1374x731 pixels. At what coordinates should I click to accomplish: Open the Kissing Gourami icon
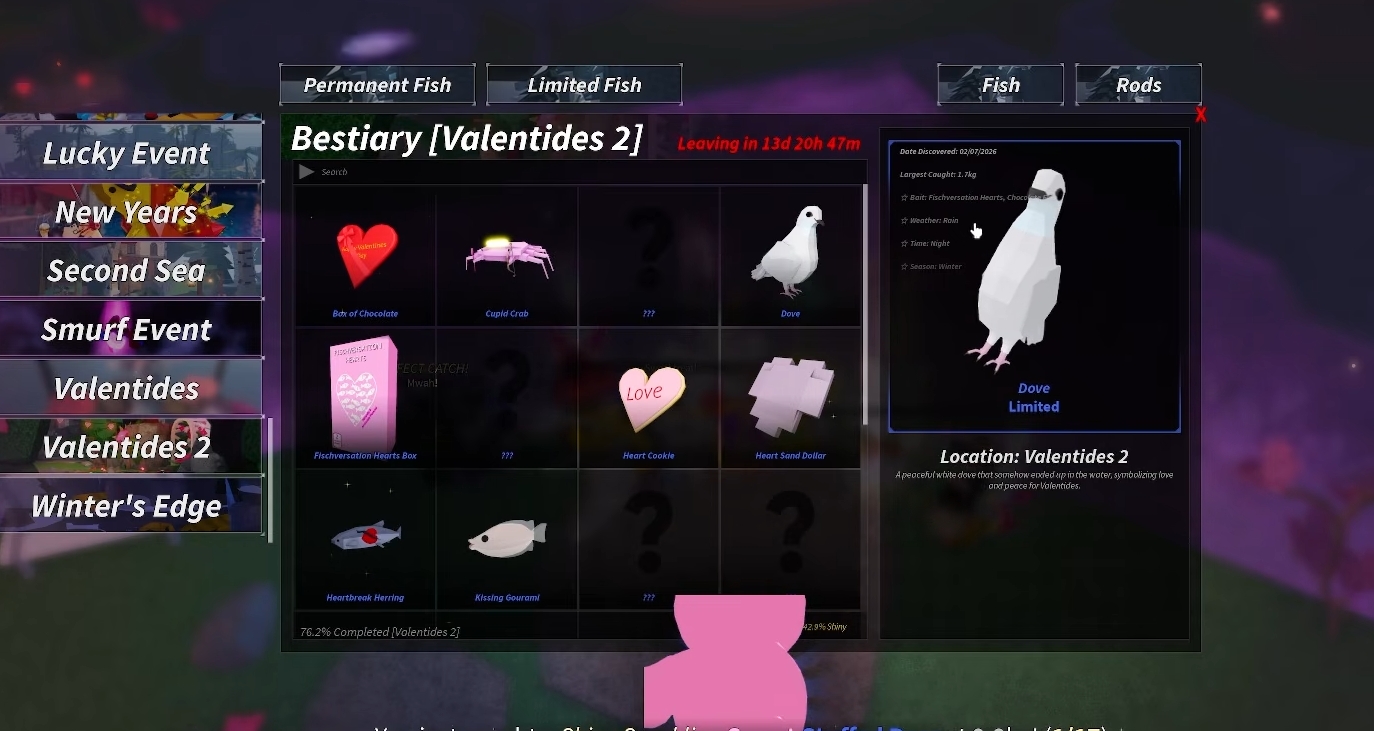pos(506,535)
